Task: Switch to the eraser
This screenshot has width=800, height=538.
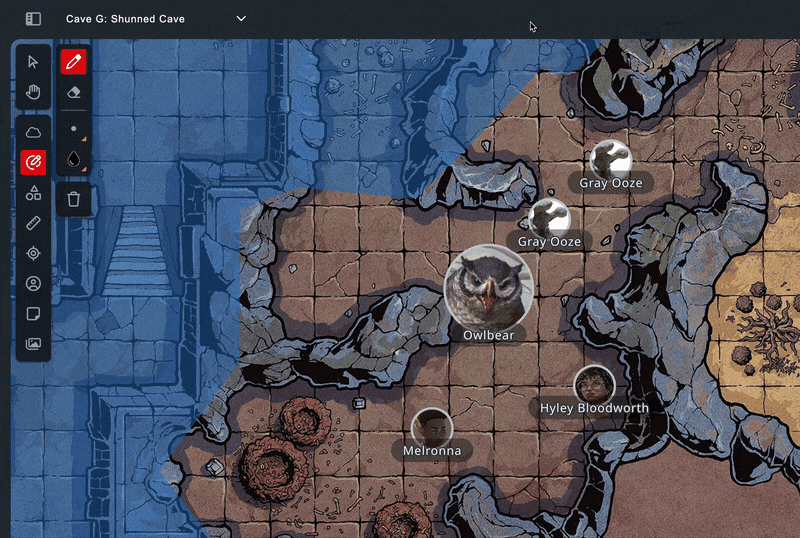Action: 73,92
